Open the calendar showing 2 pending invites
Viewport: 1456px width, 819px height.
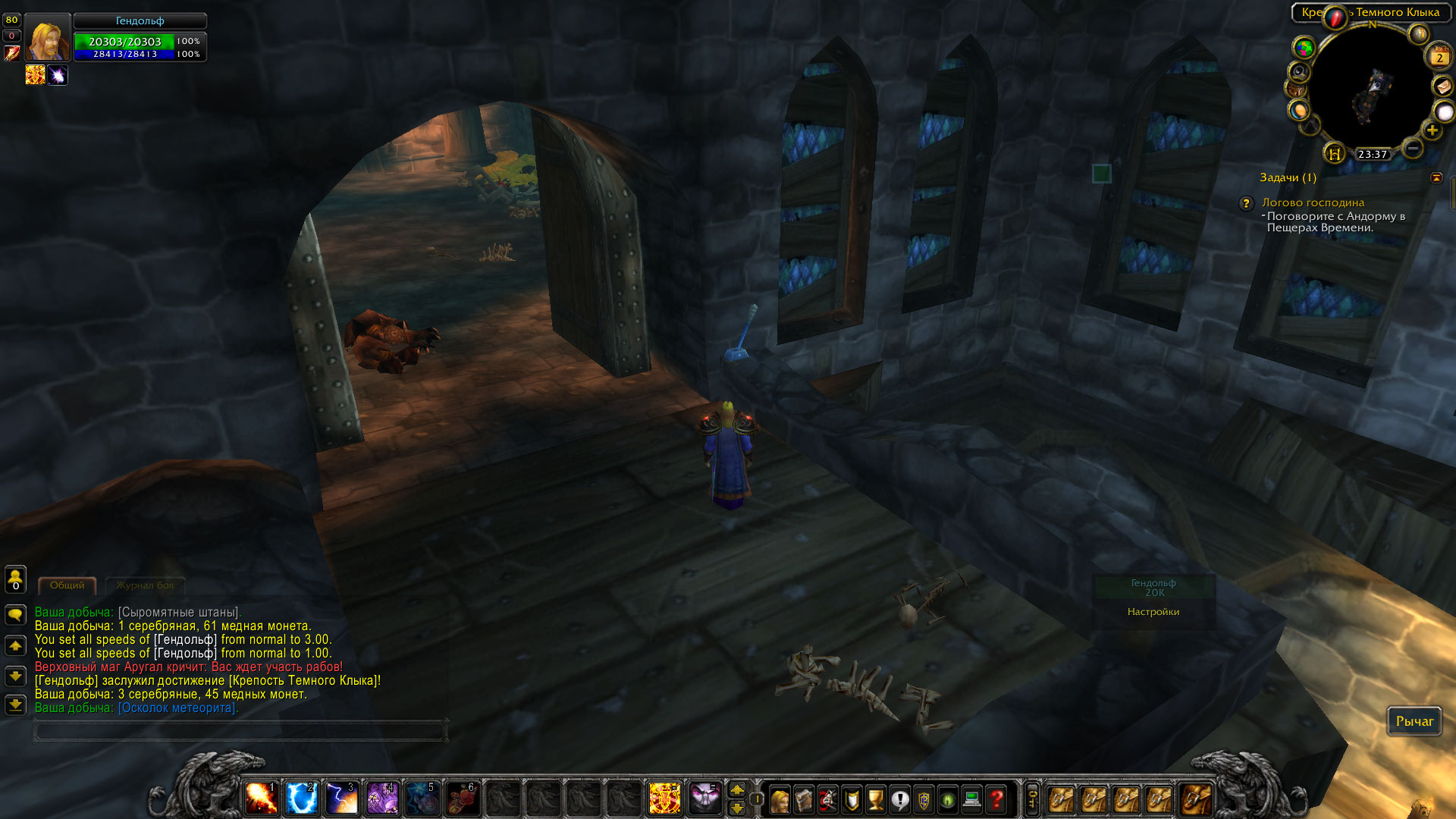click(x=1439, y=57)
